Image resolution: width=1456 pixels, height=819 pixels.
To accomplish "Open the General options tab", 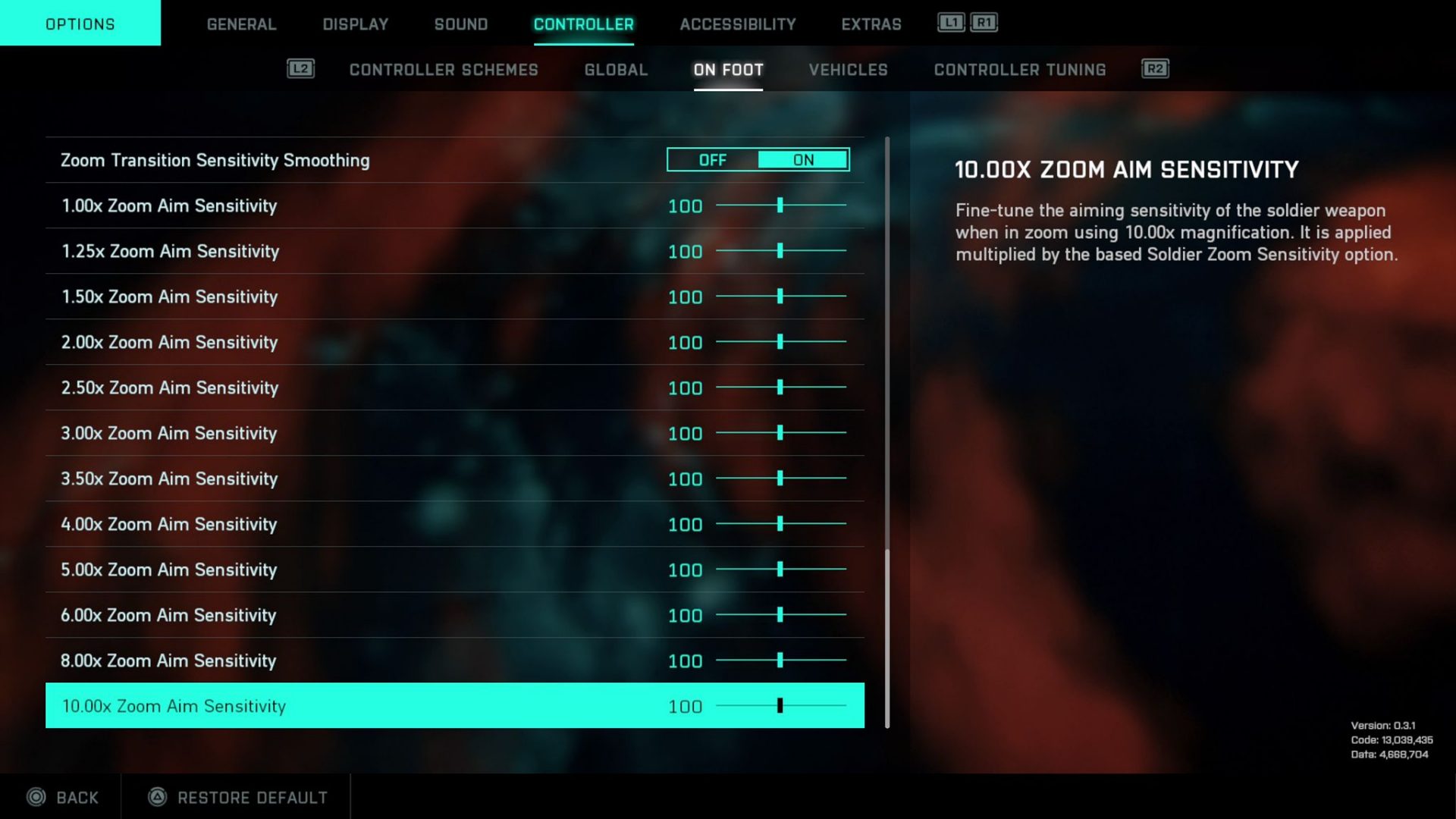I will (241, 24).
